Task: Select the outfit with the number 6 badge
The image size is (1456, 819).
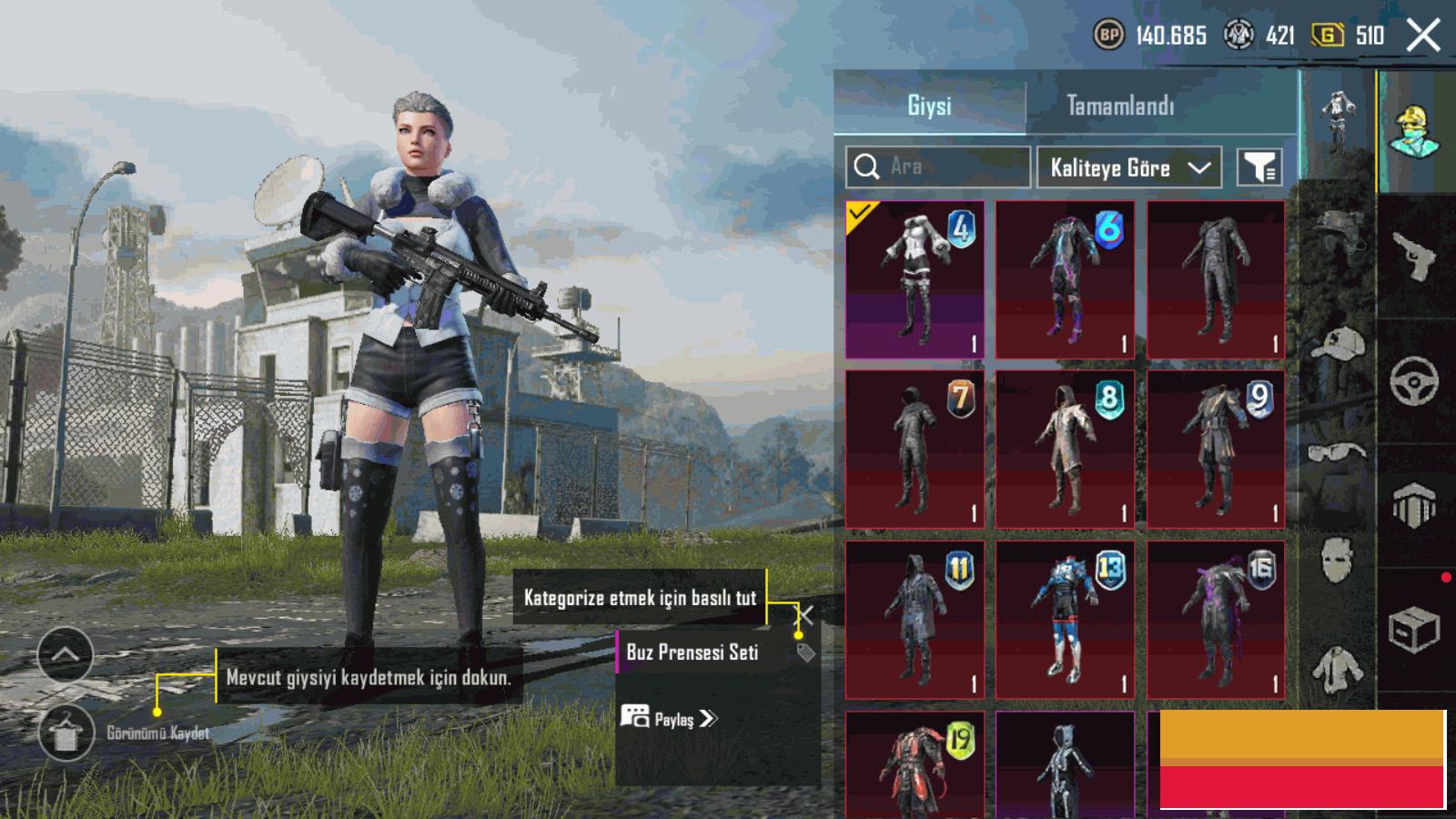Action: (x=1065, y=279)
